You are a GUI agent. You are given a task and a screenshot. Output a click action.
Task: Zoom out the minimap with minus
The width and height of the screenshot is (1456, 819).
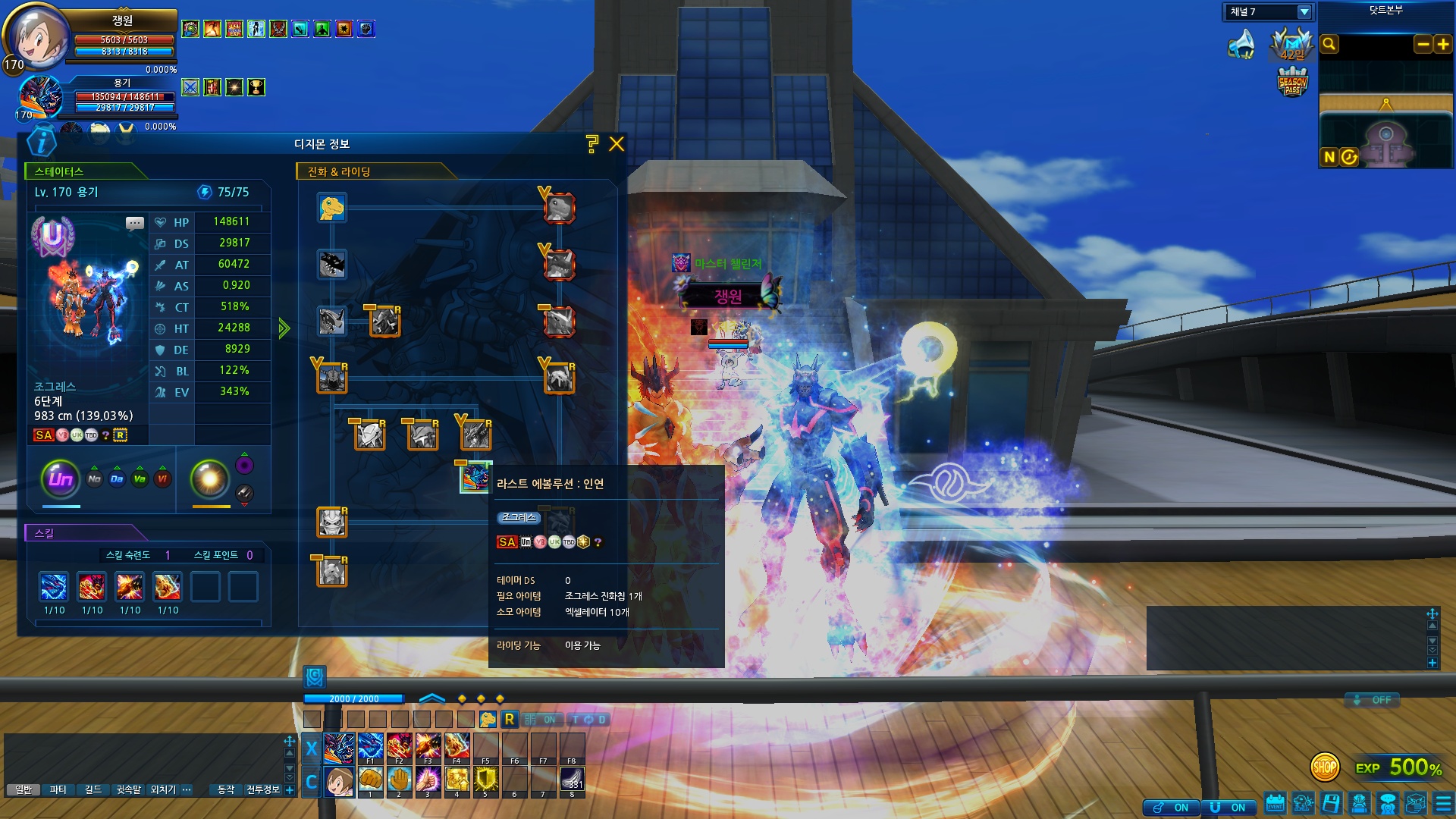point(1423,45)
